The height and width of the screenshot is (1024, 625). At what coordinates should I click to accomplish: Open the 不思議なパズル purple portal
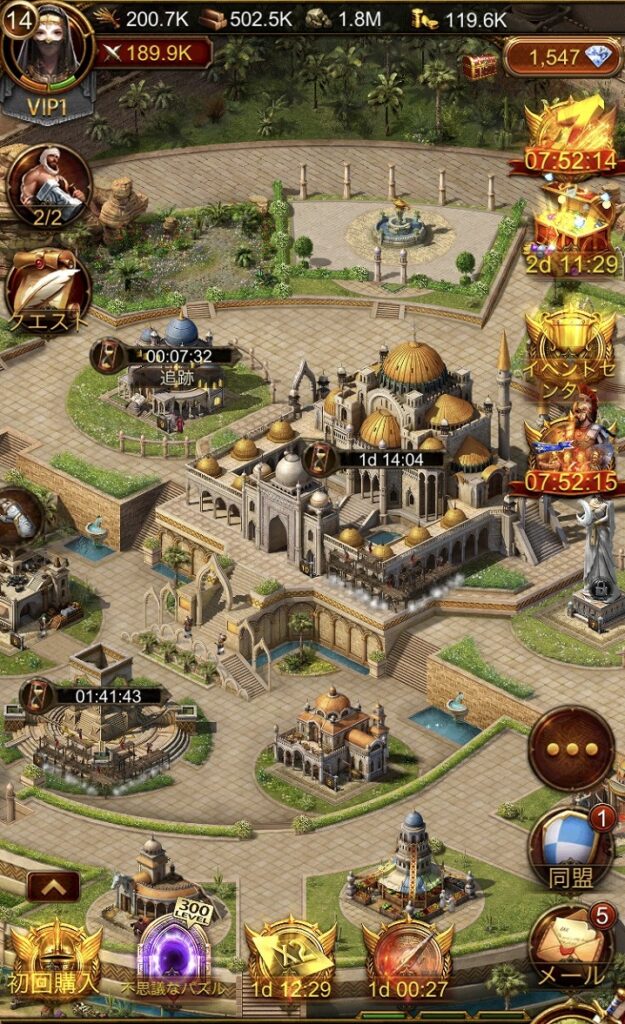pos(172,956)
